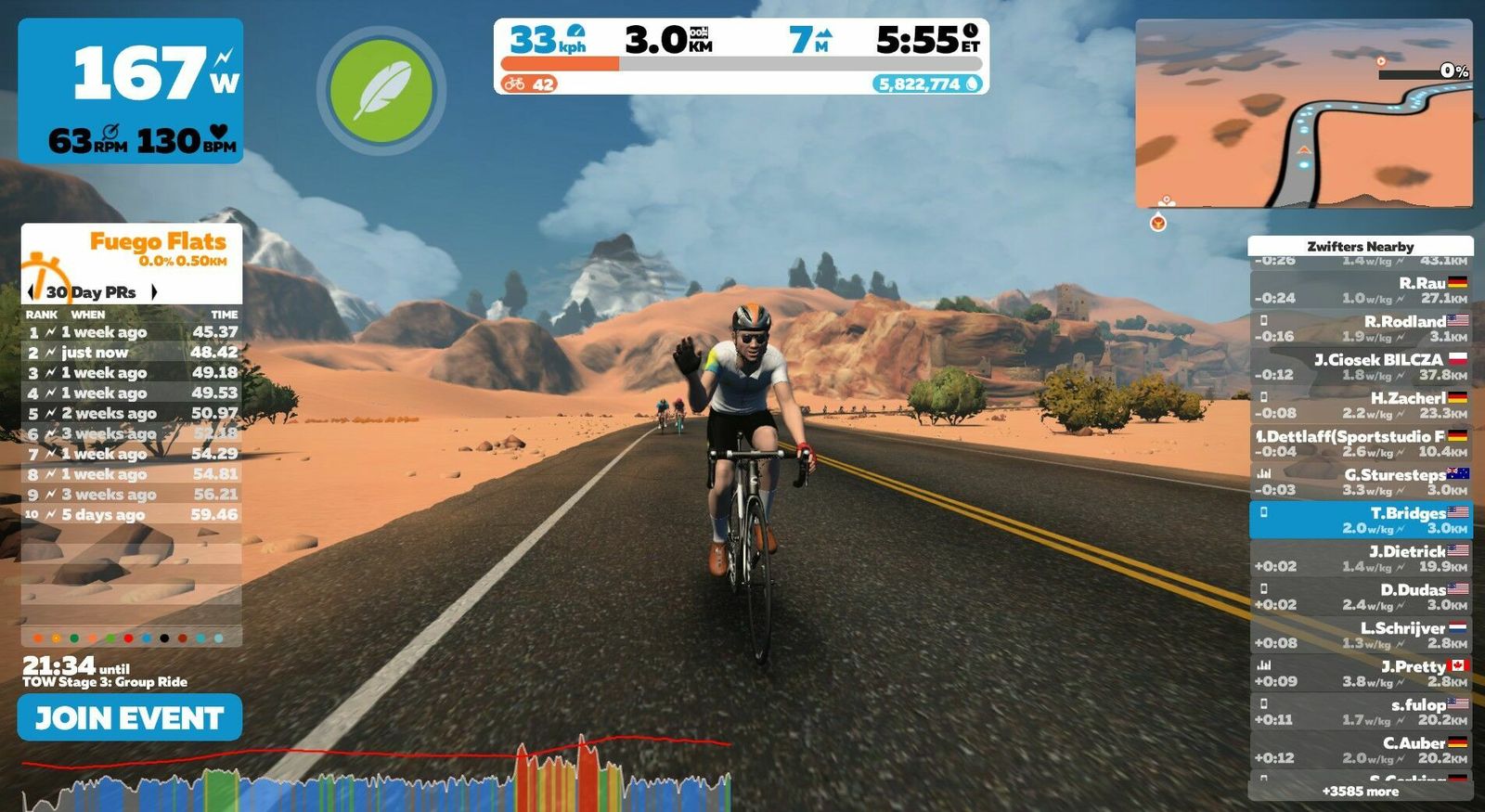
Task: Select s.fulop in the riders list
Action: coord(1360,712)
